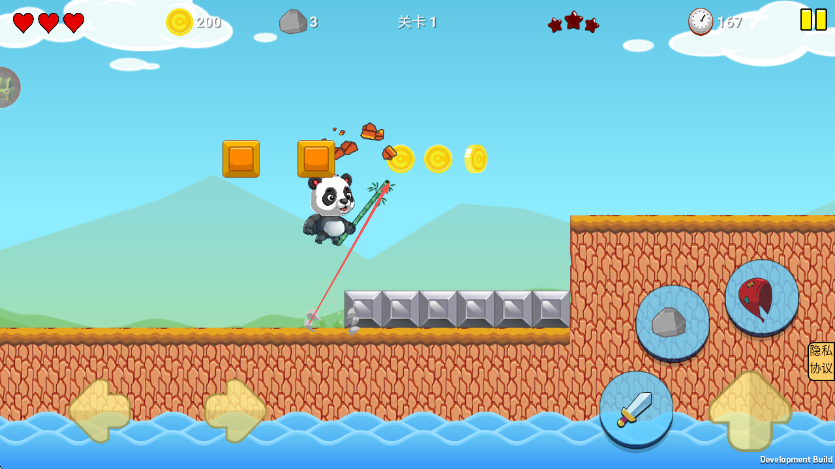The image size is (835, 469).
Task: Open the 隐私协议 privacy agreement
Action: [x=821, y=360]
